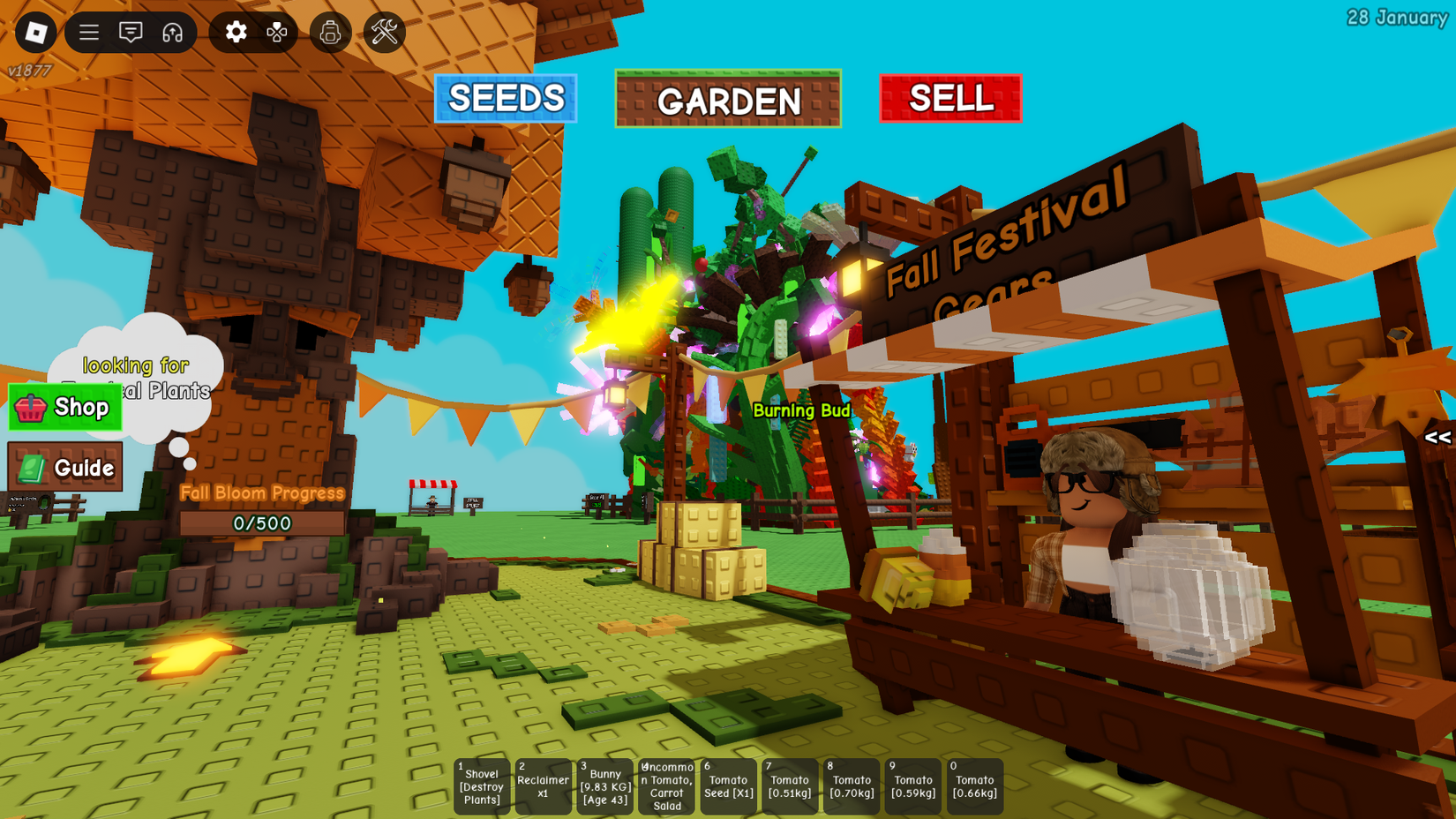This screenshot has width=1456, height=819.
Task: Toggle the voice chat headset icon
Action: click(x=173, y=33)
